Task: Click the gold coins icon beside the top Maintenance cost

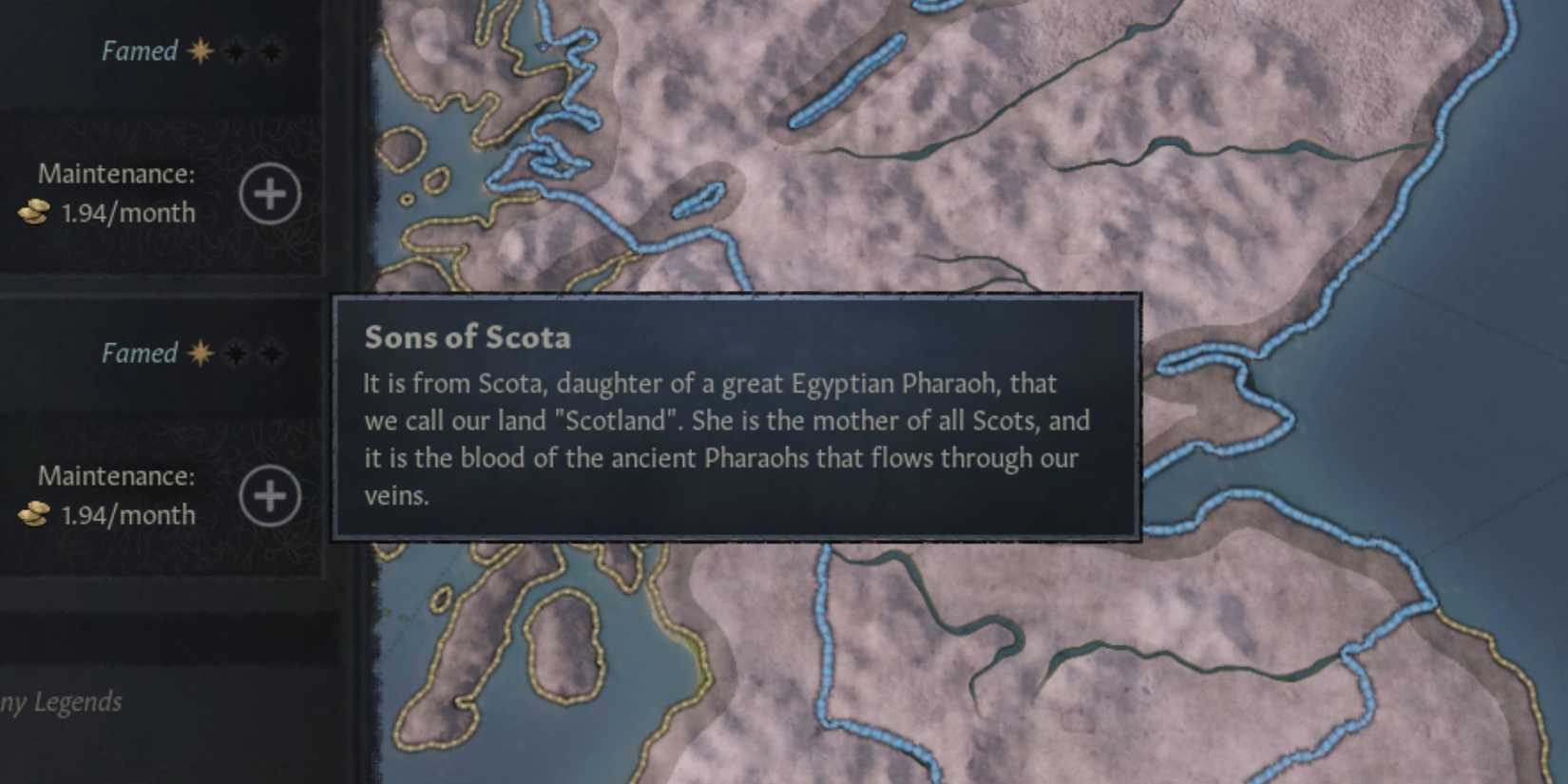Action: [35, 213]
